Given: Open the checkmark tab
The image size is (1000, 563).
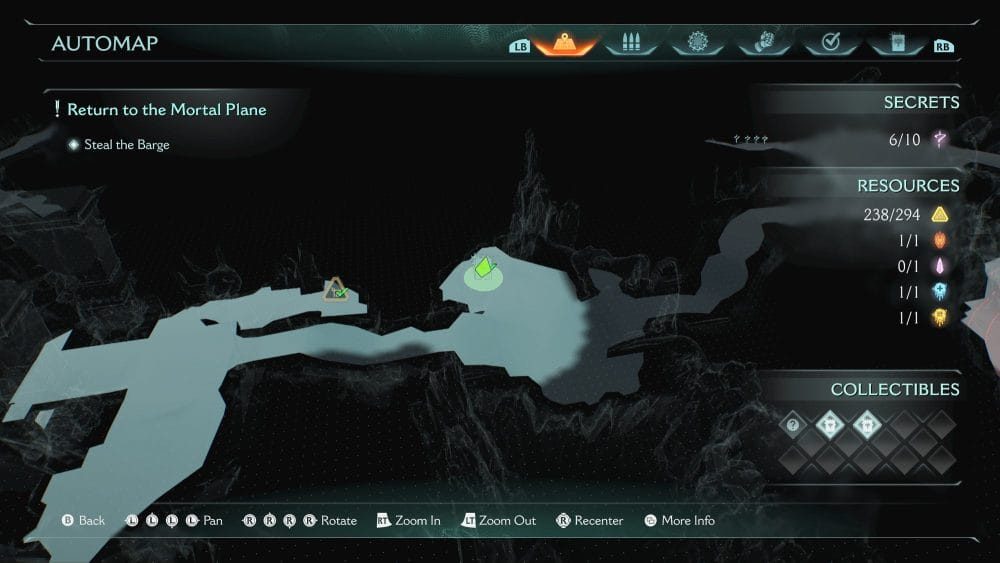Looking at the screenshot, I should pos(829,43).
